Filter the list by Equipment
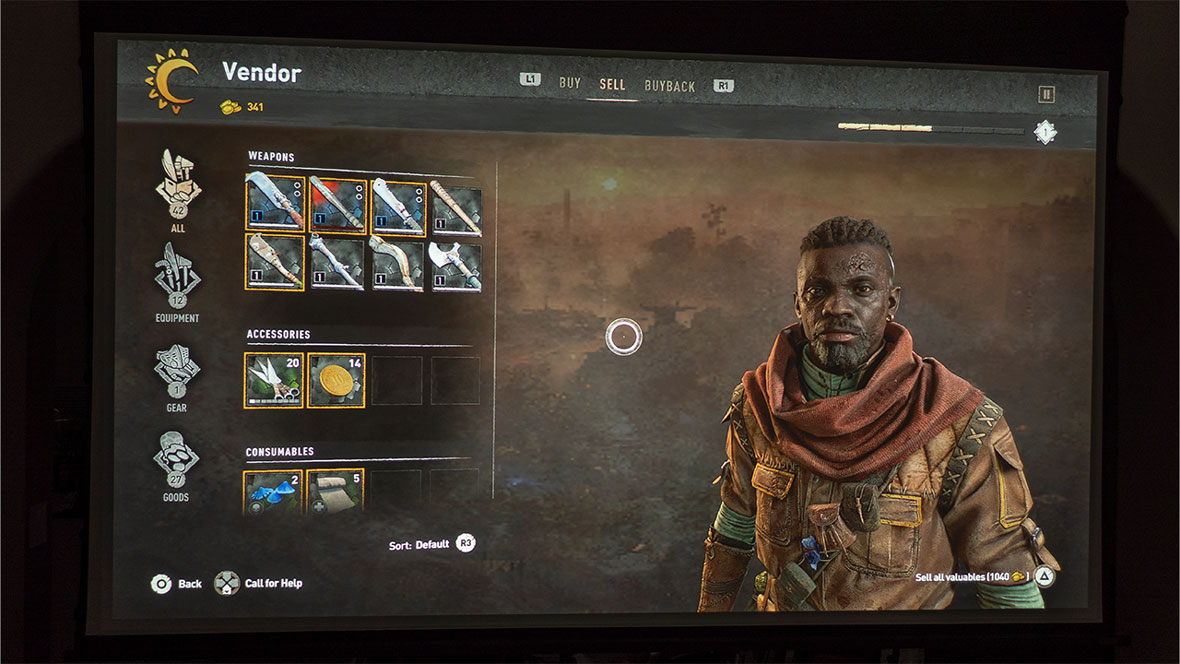 coord(177,279)
